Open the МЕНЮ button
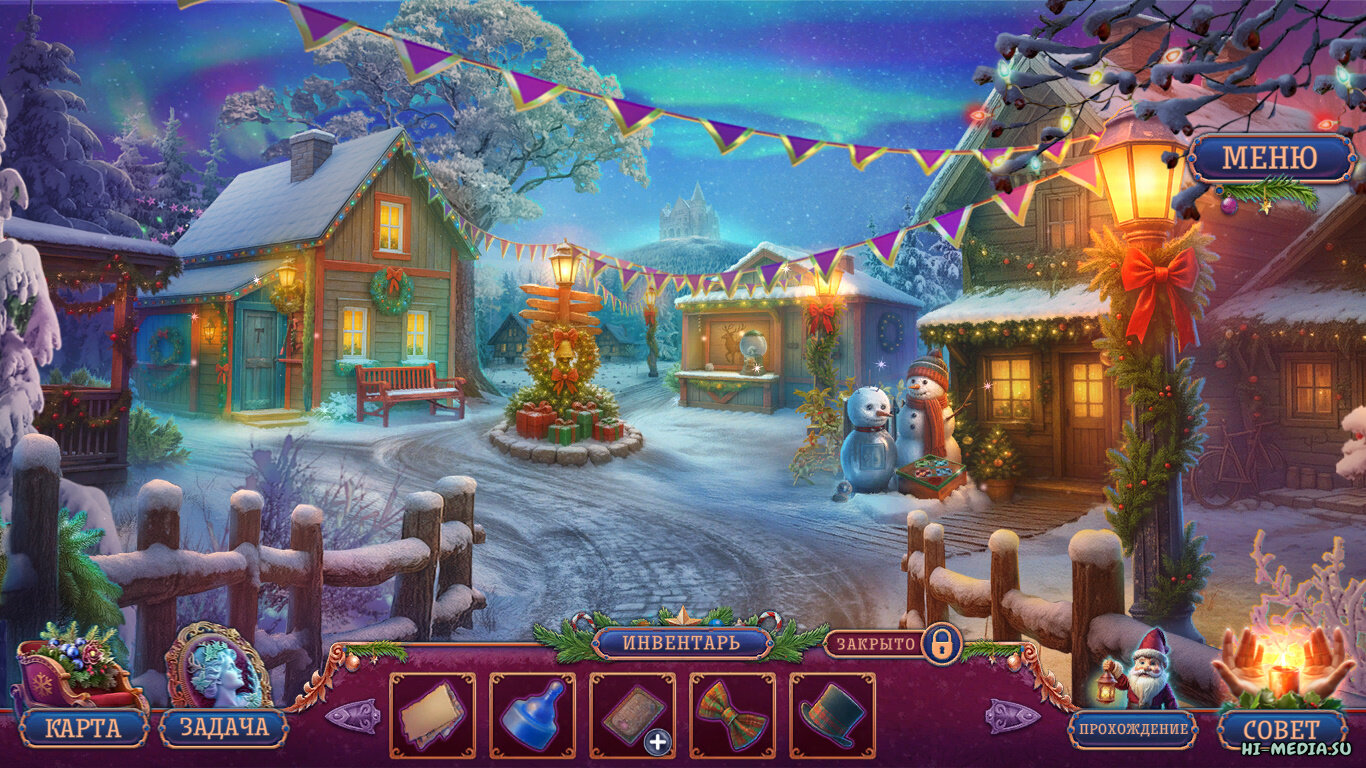1366x768 pixels. (1270, 158)
